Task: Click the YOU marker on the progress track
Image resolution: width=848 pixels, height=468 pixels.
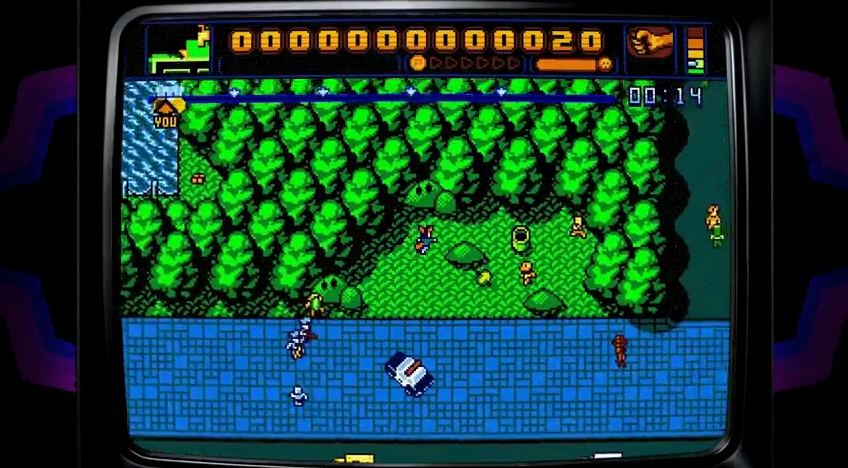Action: [x=167, y=108]
